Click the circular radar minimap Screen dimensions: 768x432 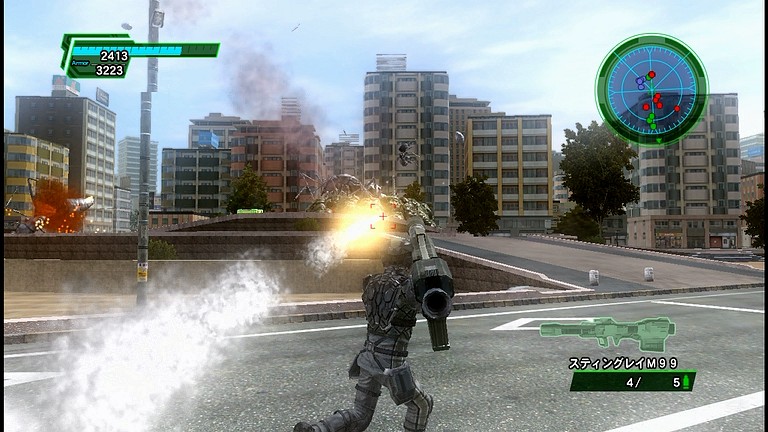pos(651,90)
